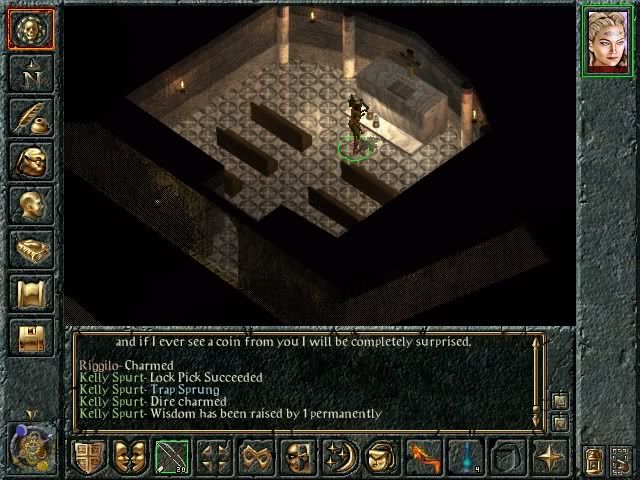The height and width of the screenshot is (480, 640).
Task: Open the options chest button
Action: click(x=30, y=338)
